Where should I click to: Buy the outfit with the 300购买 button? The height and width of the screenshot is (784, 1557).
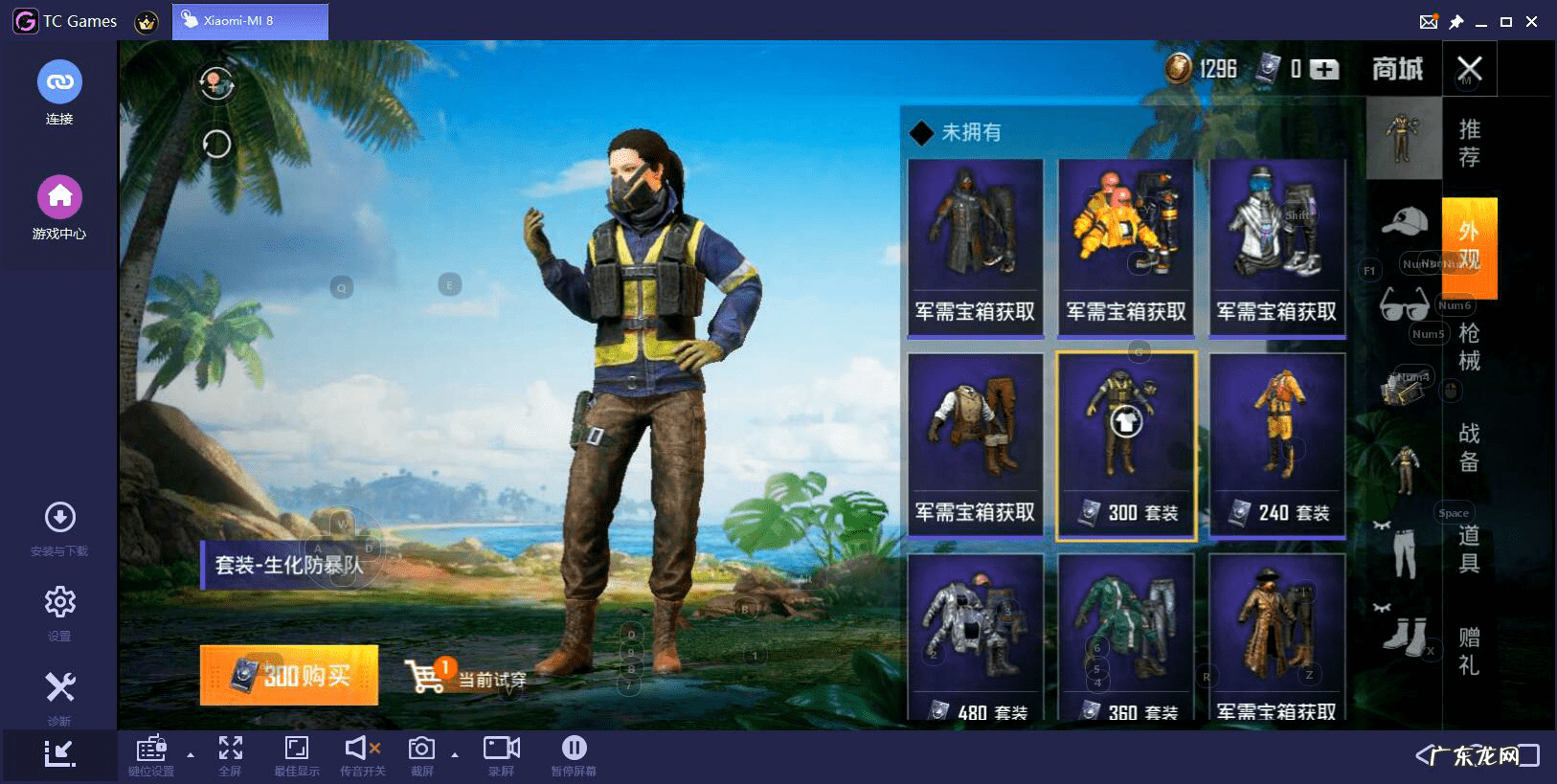point(288,675)
